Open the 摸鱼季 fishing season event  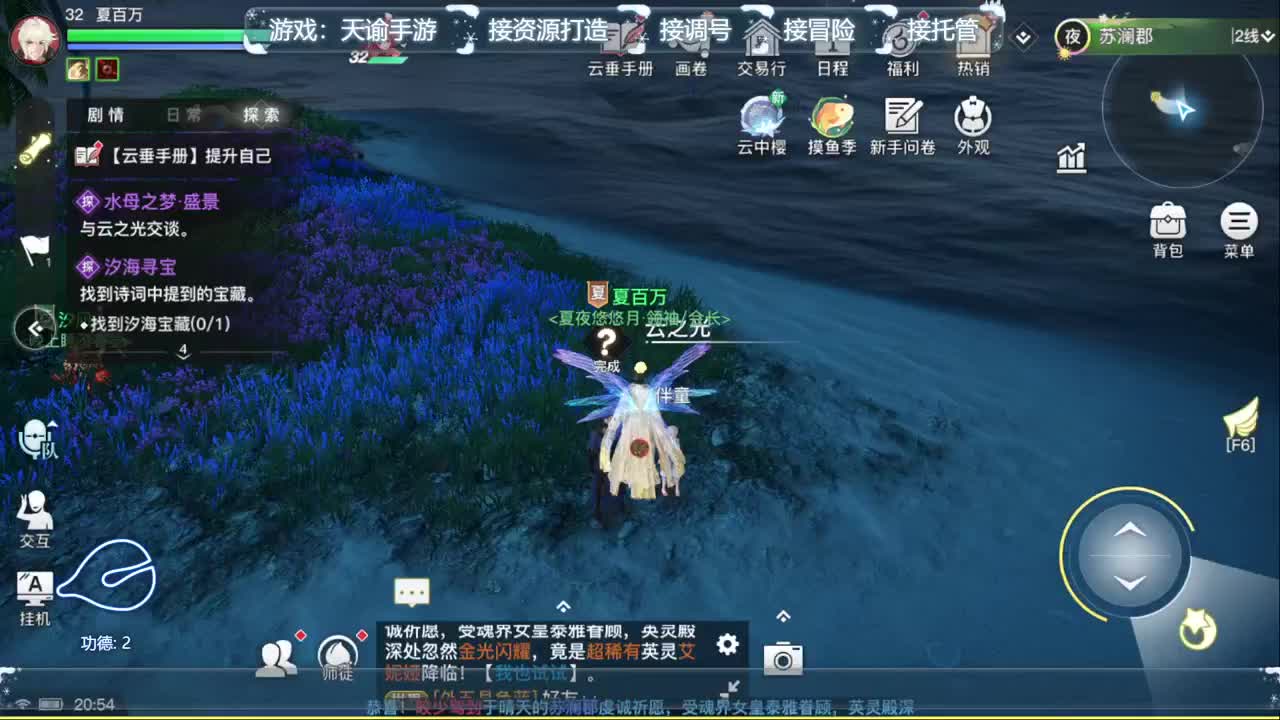pyautogui.click(x=831, y=122)
